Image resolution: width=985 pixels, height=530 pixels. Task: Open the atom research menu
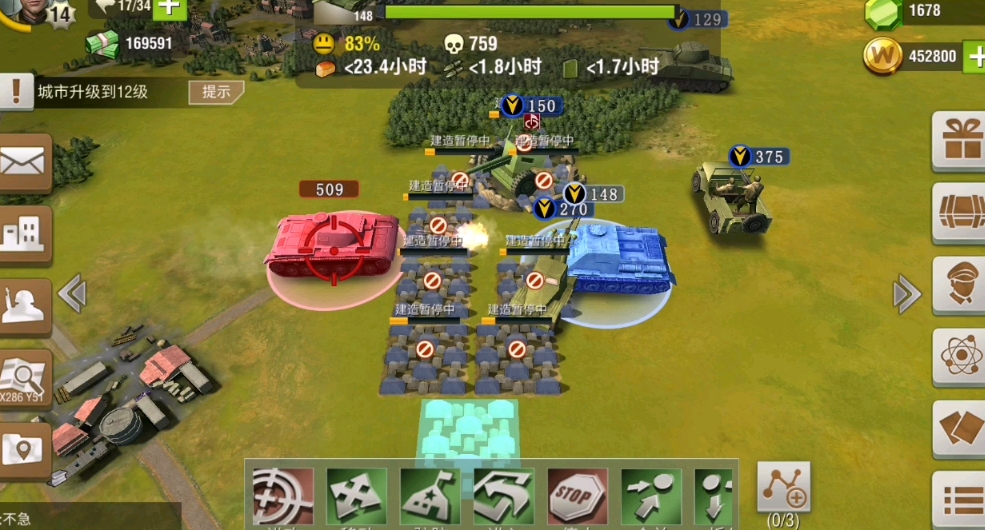pos(959,356)
